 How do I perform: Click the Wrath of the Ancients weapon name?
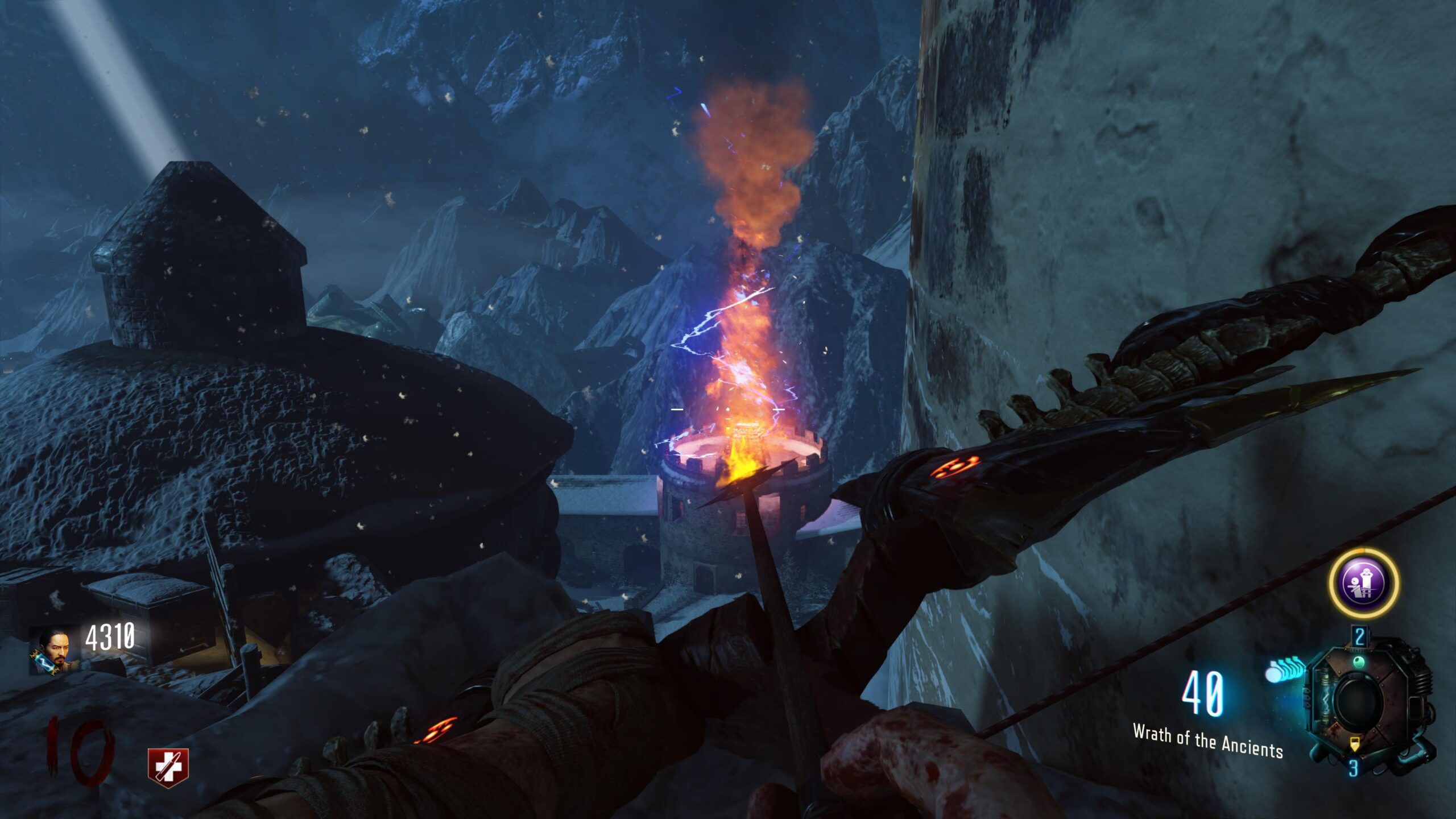1207,741
